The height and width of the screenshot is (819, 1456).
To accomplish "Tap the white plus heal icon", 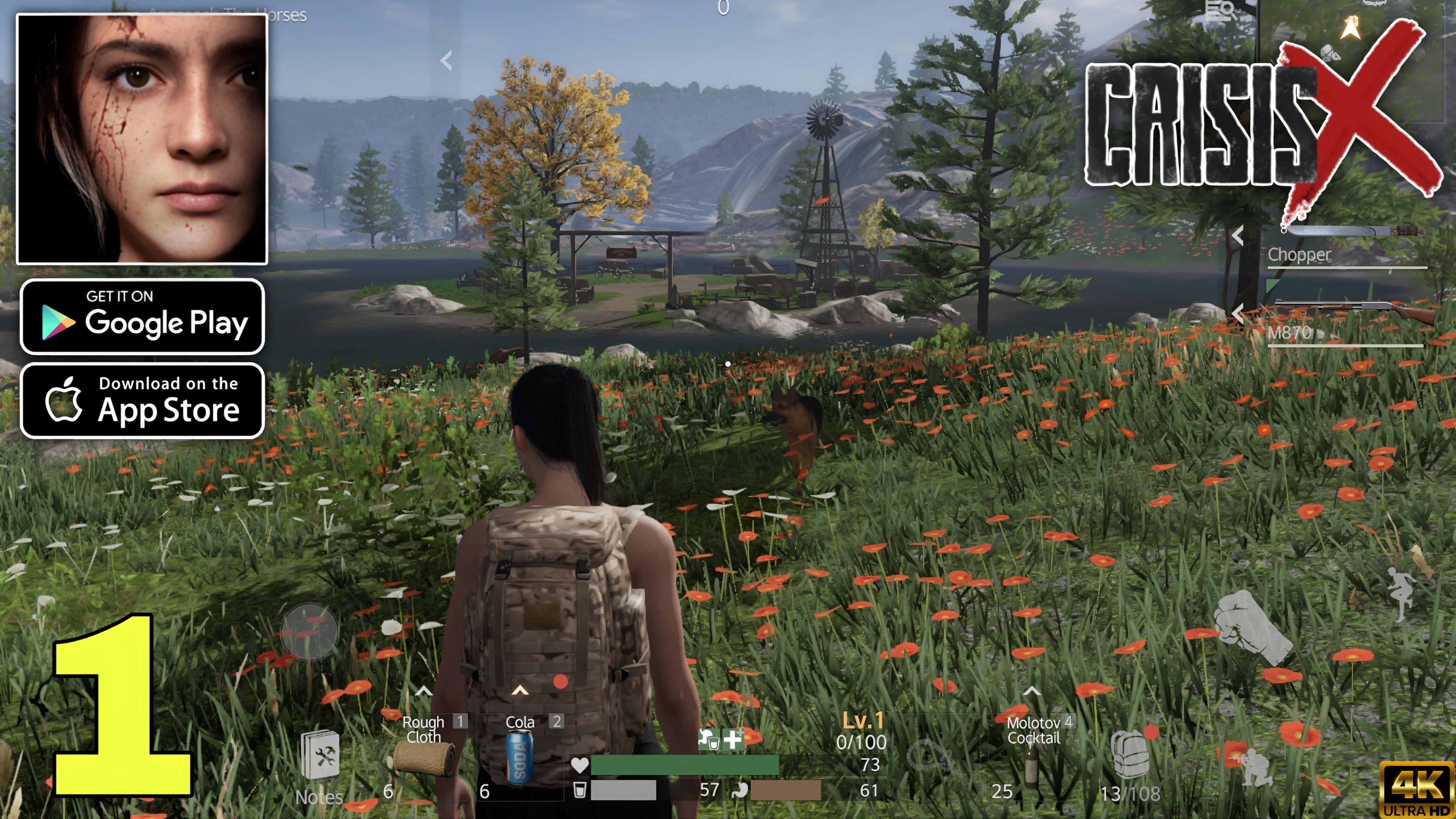I will (x=733, y=739).
